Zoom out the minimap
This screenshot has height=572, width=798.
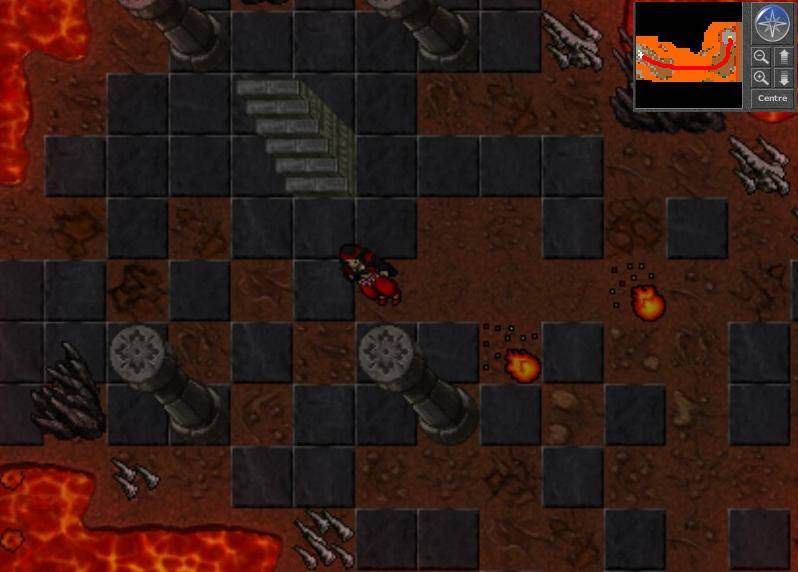(x=761, y=57)
